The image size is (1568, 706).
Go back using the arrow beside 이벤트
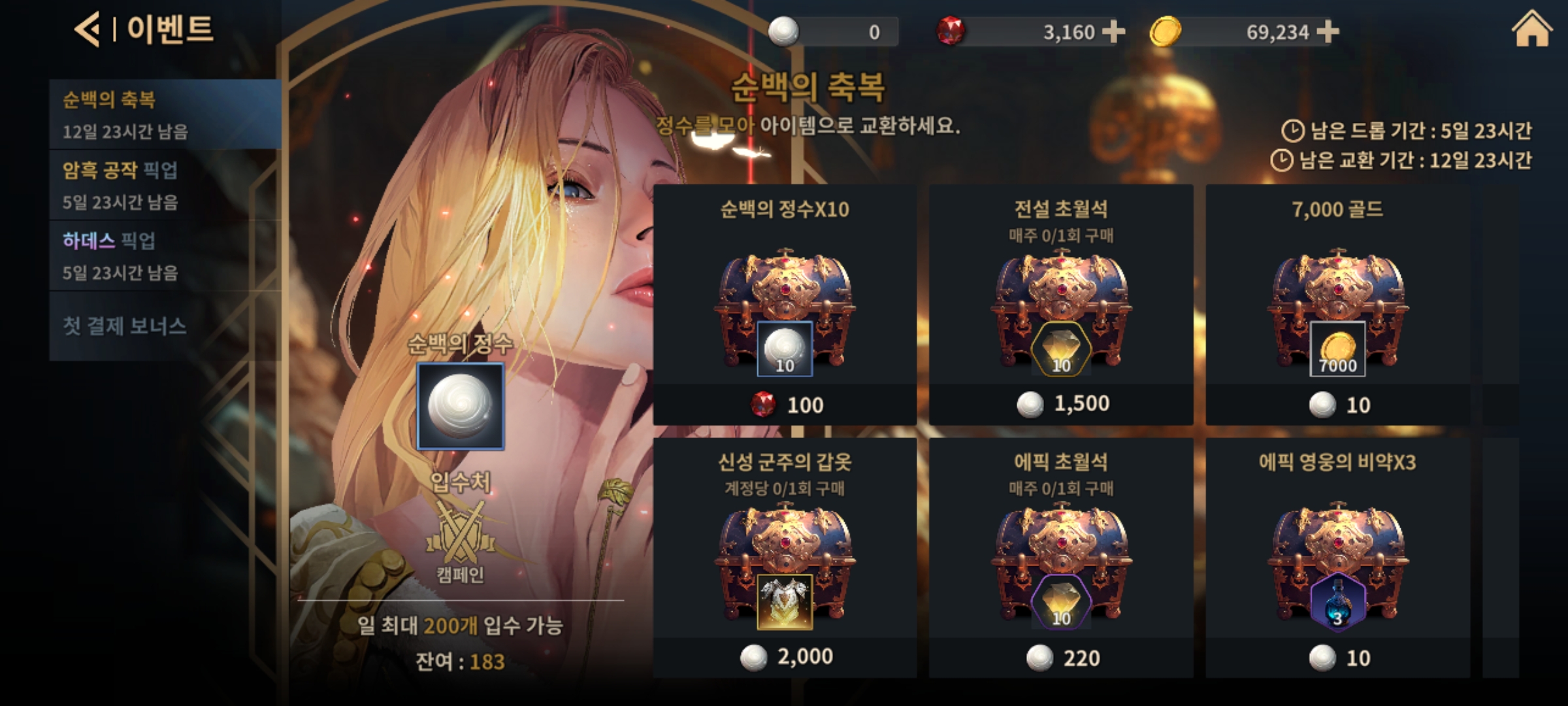(88, 30)
